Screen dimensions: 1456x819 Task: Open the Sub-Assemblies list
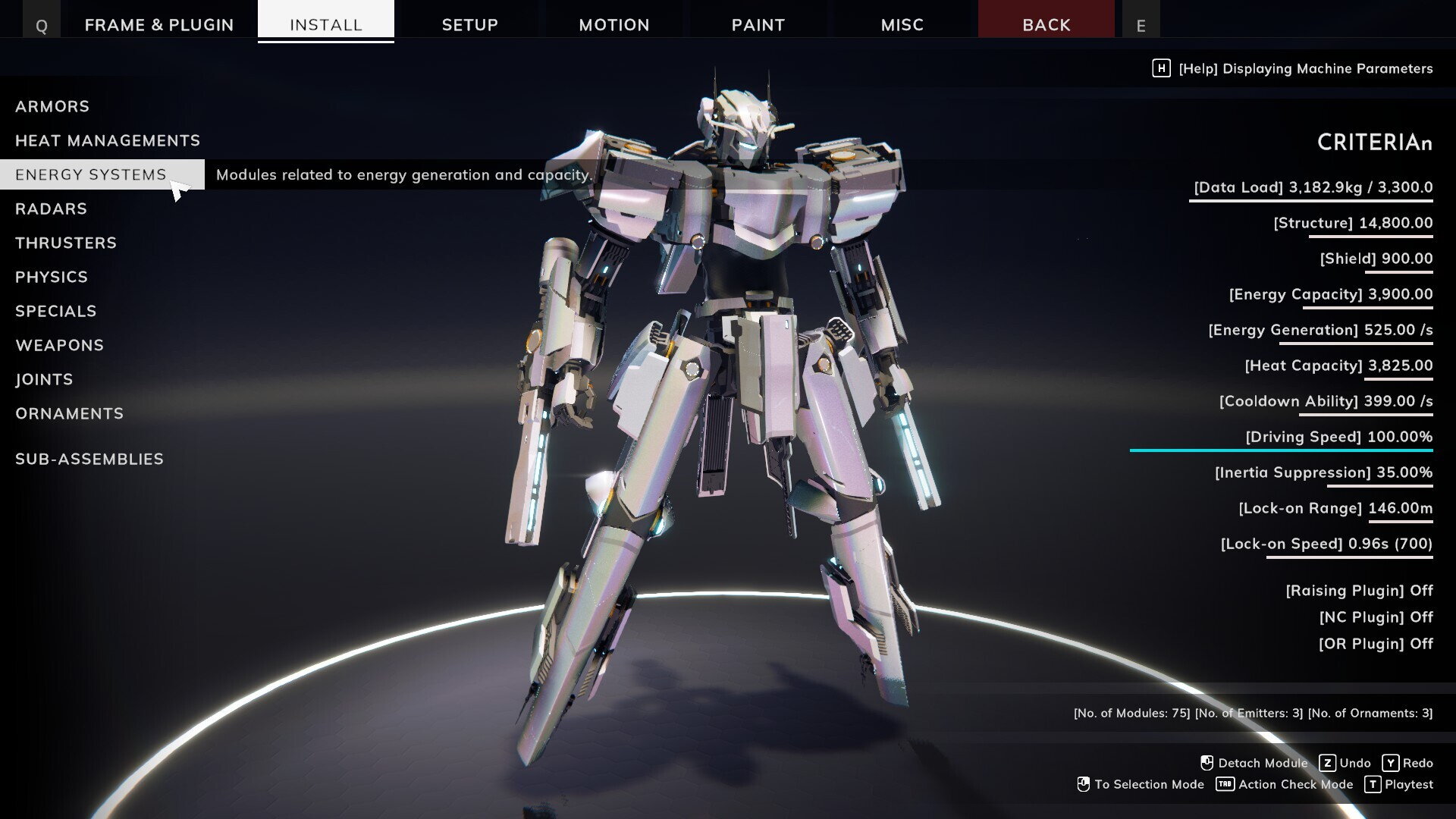coord(89,459)
